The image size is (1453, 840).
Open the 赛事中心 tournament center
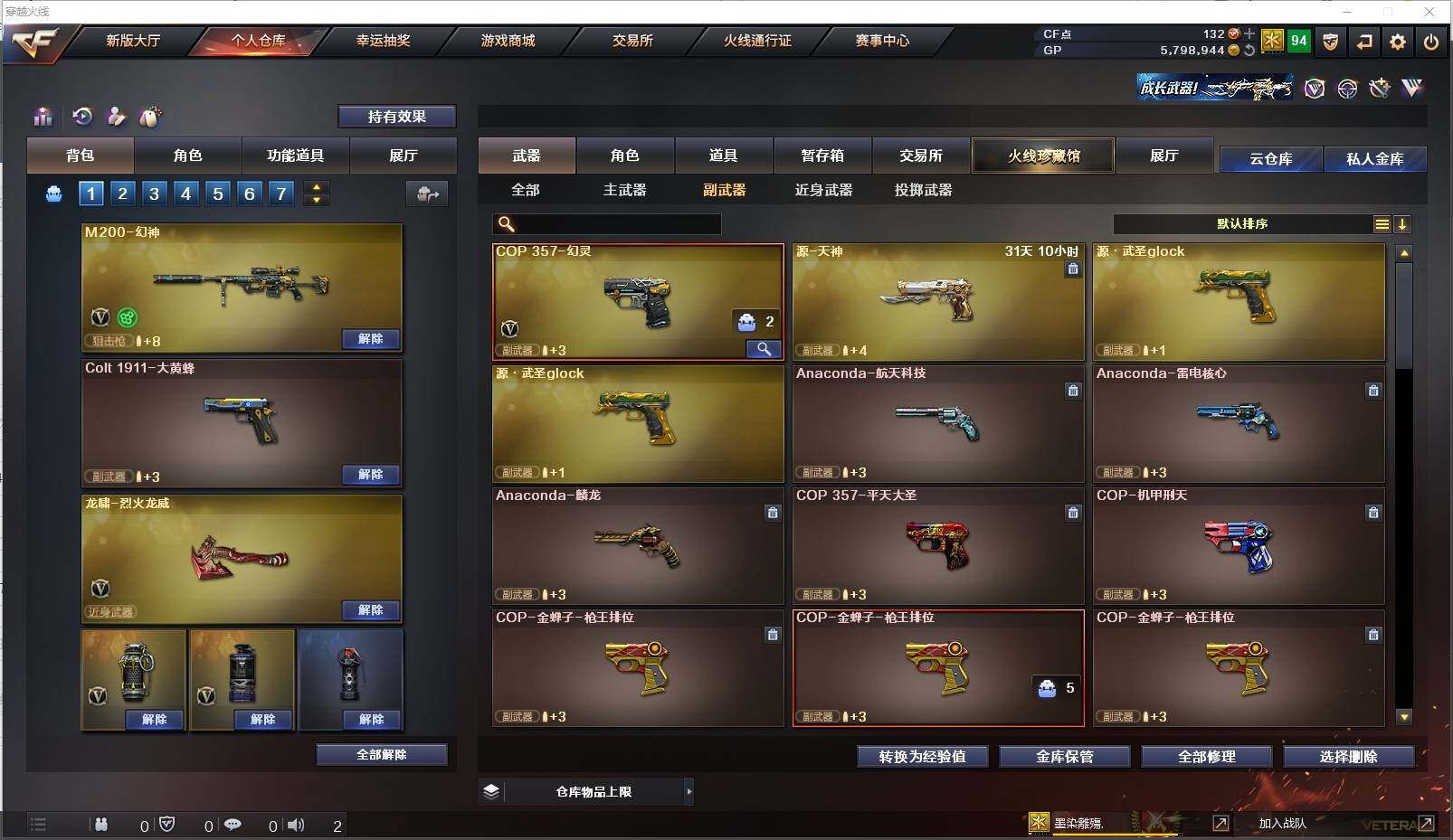[882, 41]
